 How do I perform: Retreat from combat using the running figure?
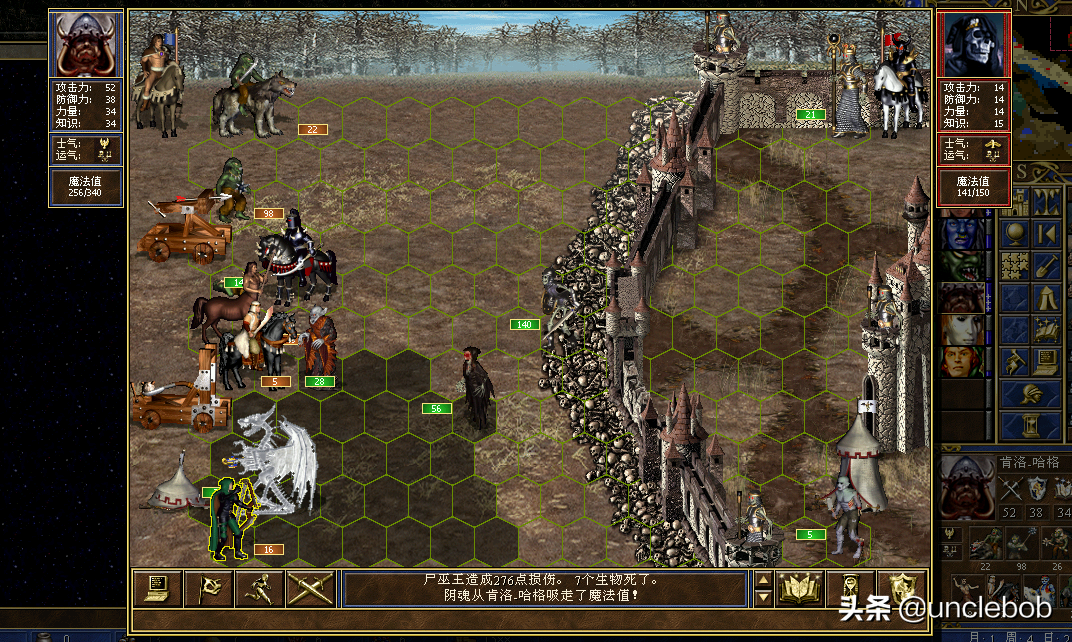point(260,588)
